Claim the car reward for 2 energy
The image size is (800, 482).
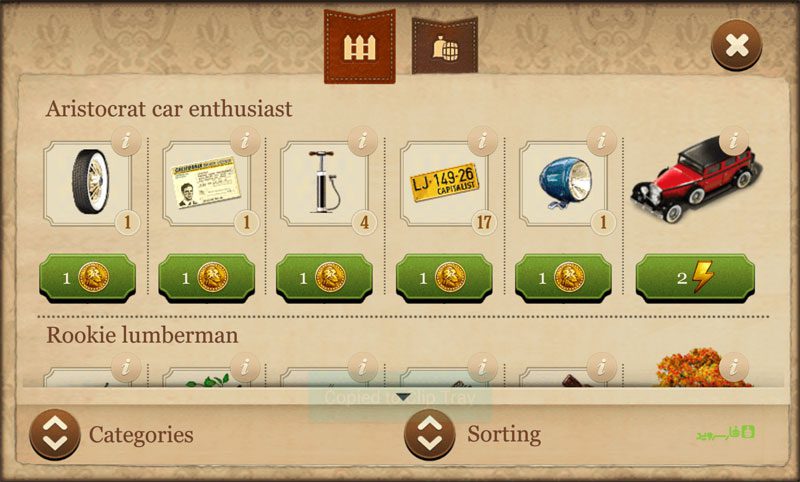695,277
